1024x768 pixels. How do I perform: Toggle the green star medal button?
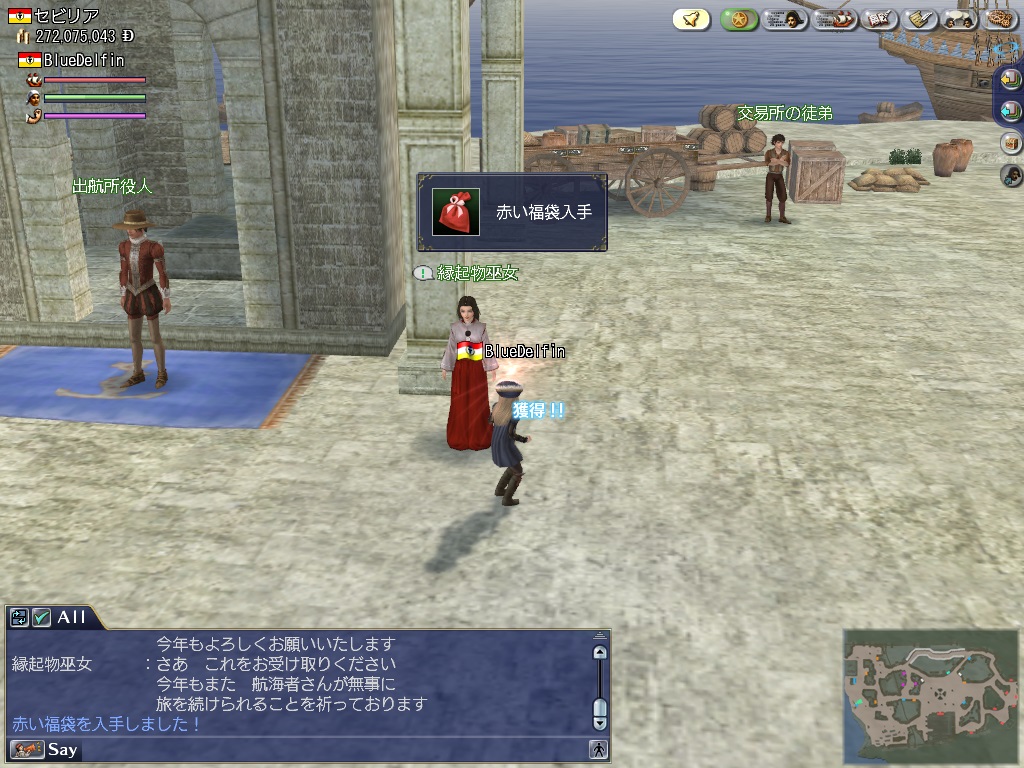tap(739, 19)
